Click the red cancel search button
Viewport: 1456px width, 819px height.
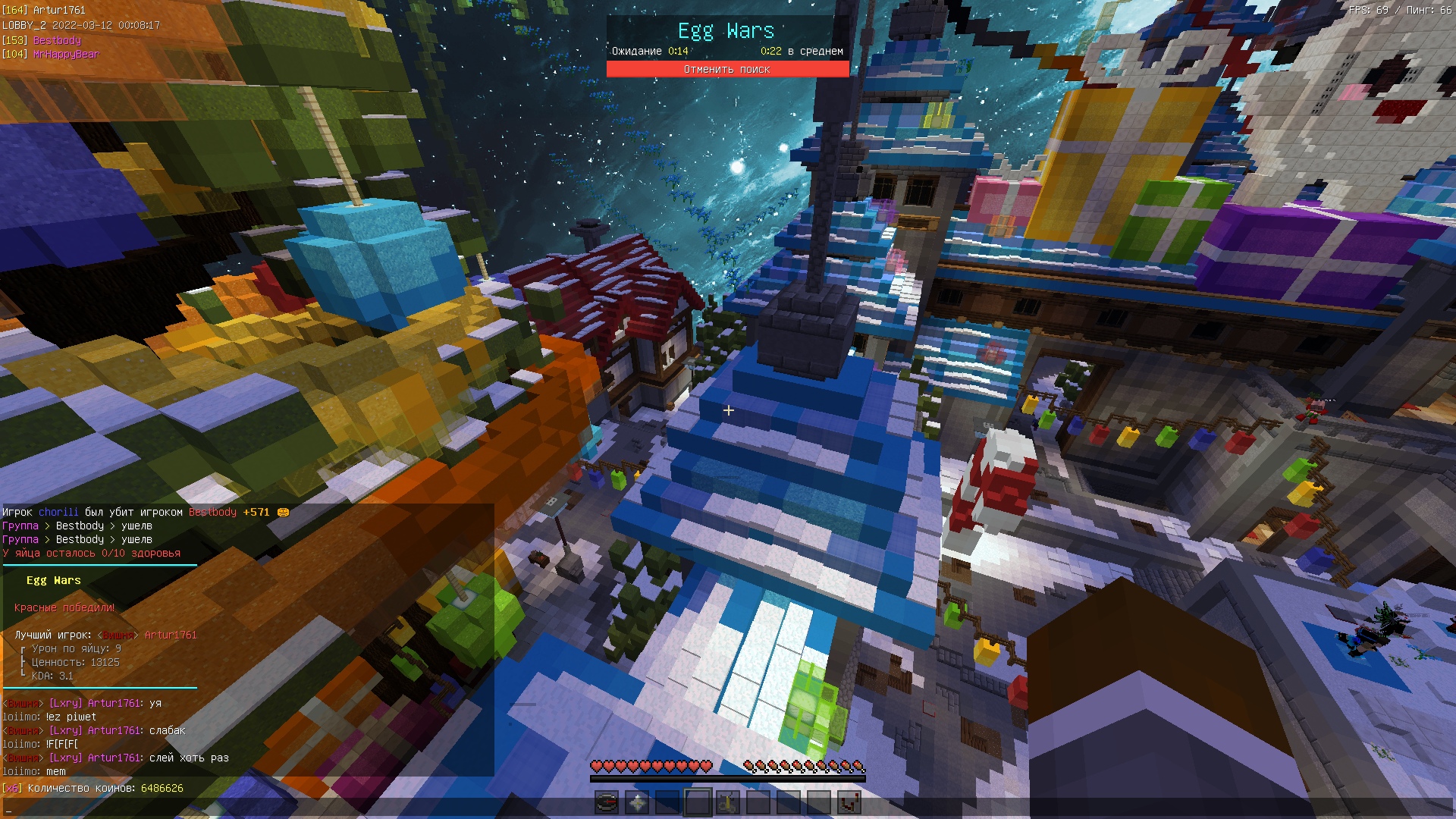pyautogui.click(x=727, y=69)
